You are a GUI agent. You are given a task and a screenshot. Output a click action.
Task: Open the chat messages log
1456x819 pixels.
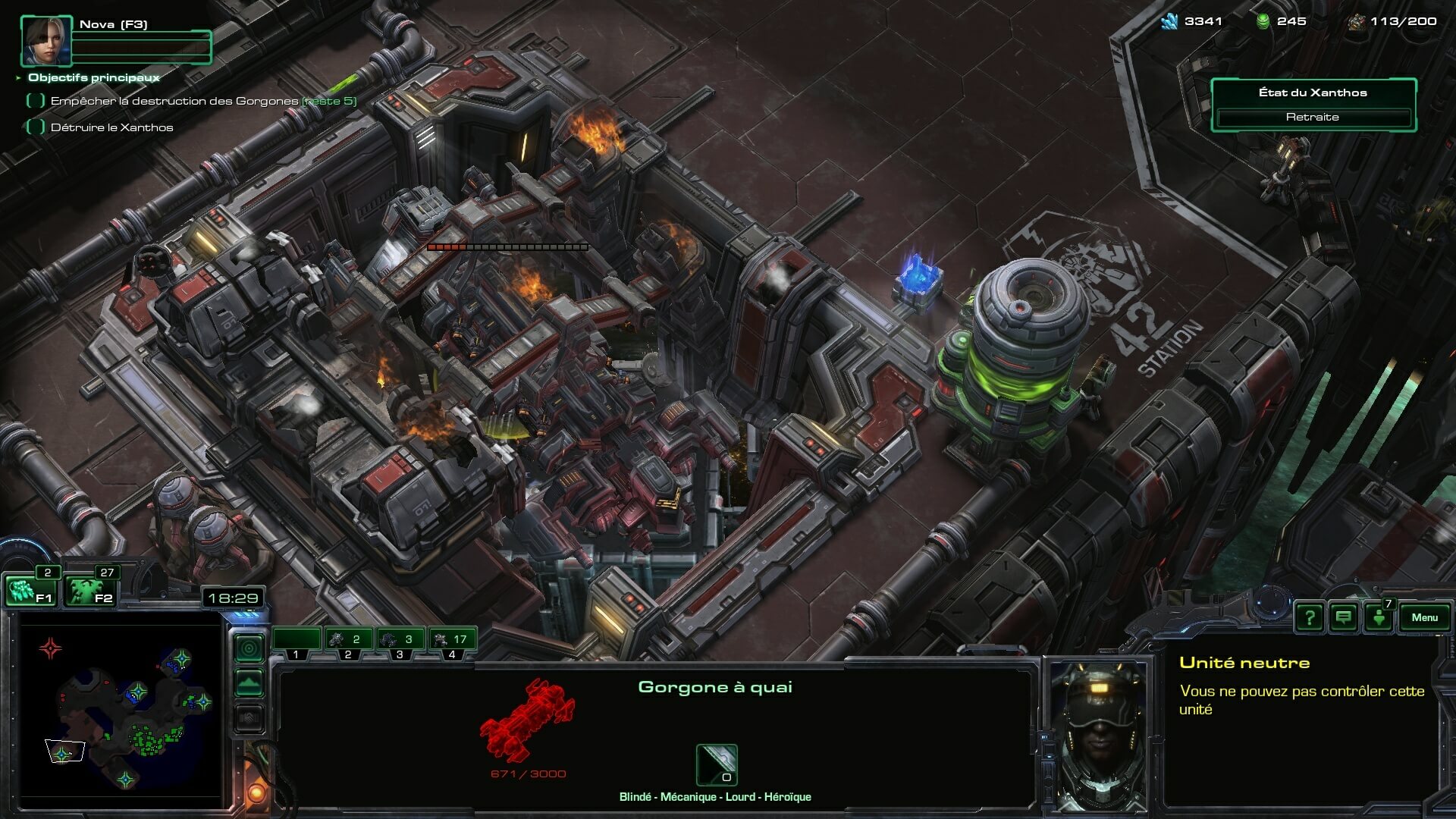[1343, 617]
